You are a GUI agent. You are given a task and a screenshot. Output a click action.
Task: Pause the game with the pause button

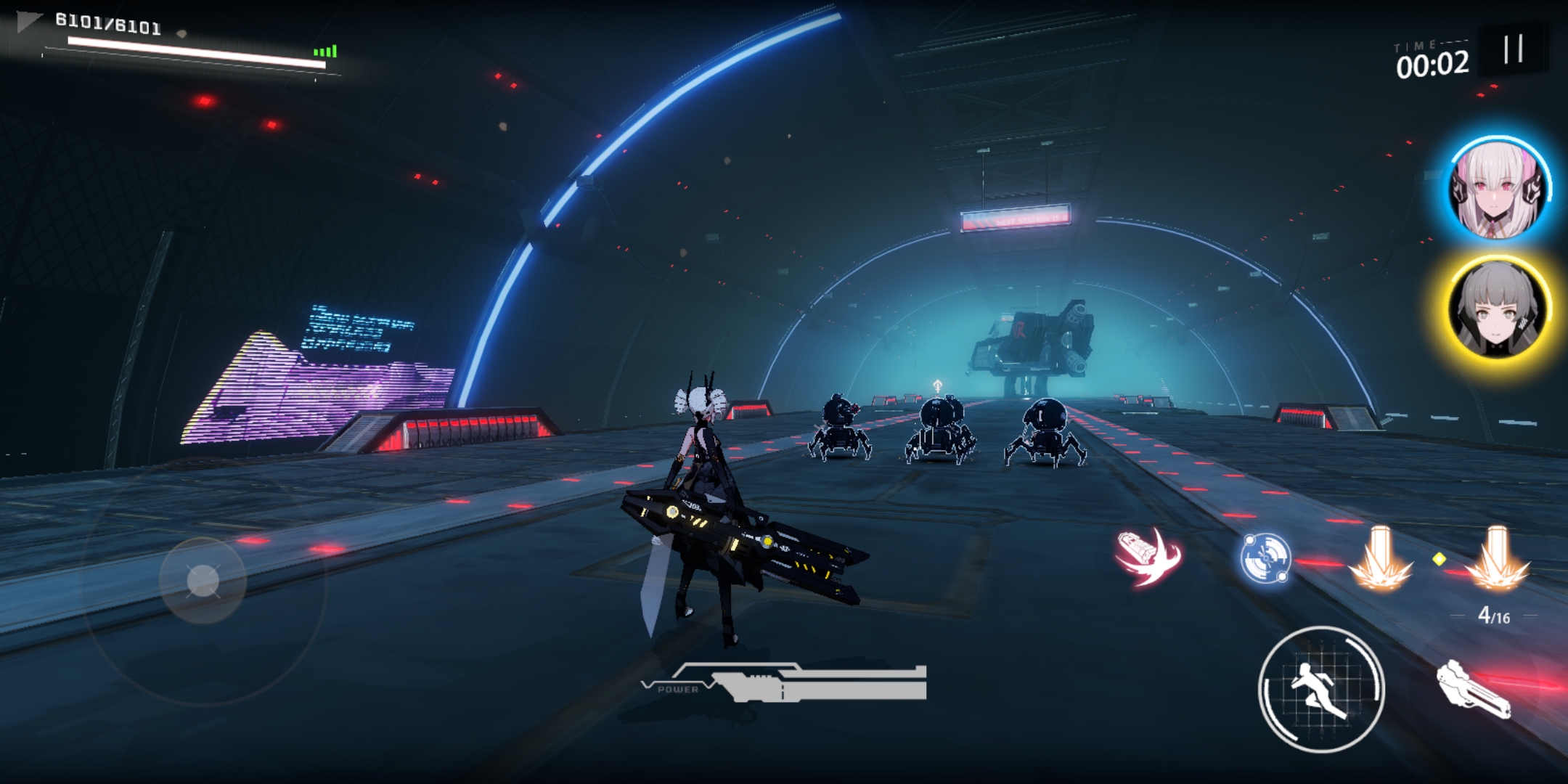[x=1513, y=49]
